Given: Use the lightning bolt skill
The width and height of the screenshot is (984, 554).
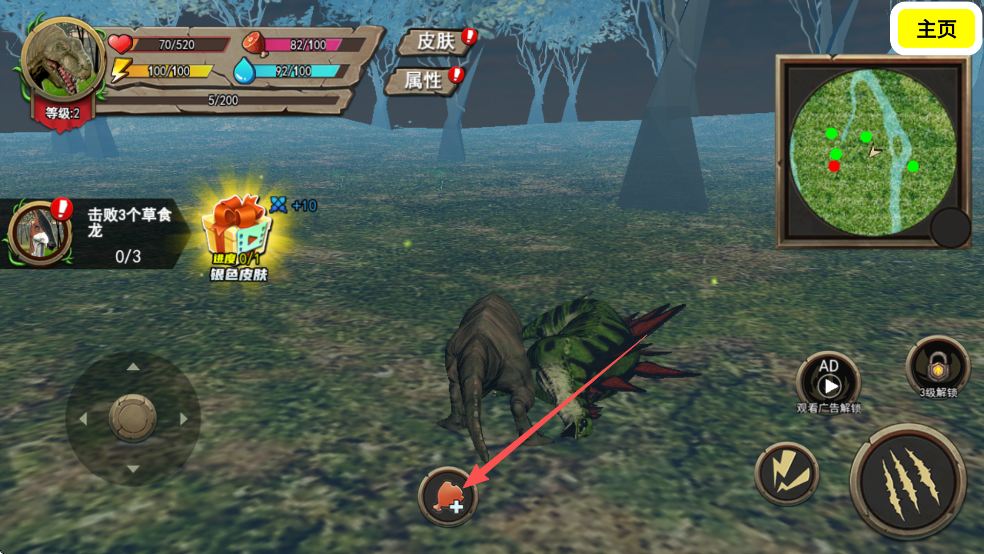Looking at the screenshot, I should click(787, 474).
